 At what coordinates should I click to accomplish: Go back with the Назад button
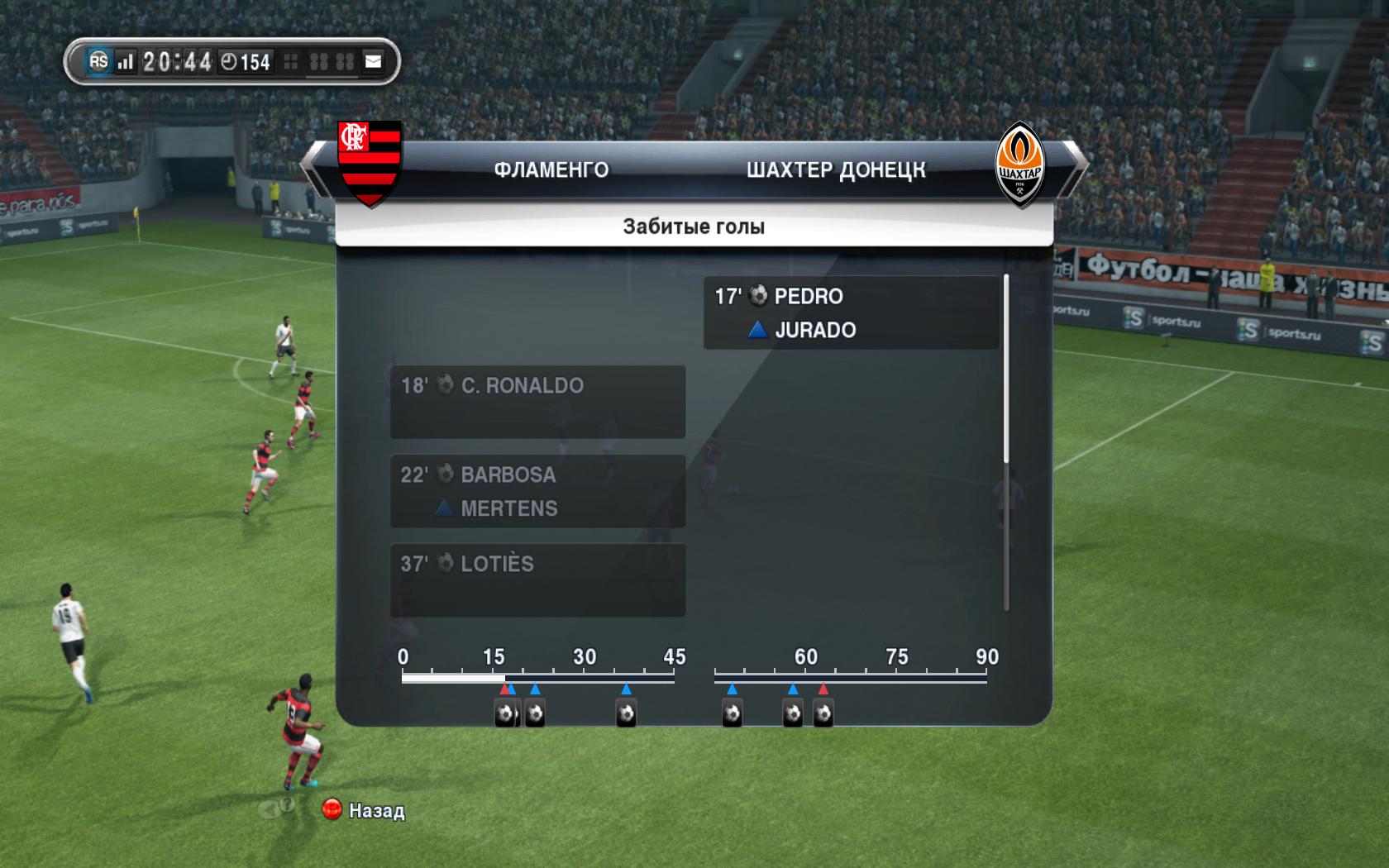click(365, 810)
